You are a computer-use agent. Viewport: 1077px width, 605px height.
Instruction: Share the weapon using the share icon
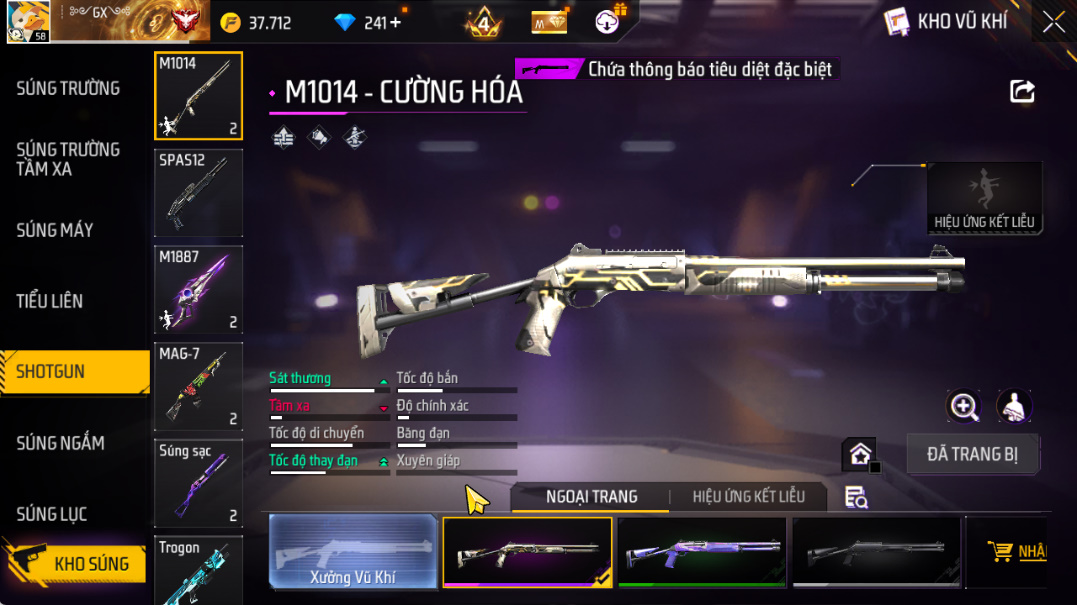pyautogui.click(x=1022, y=92)
